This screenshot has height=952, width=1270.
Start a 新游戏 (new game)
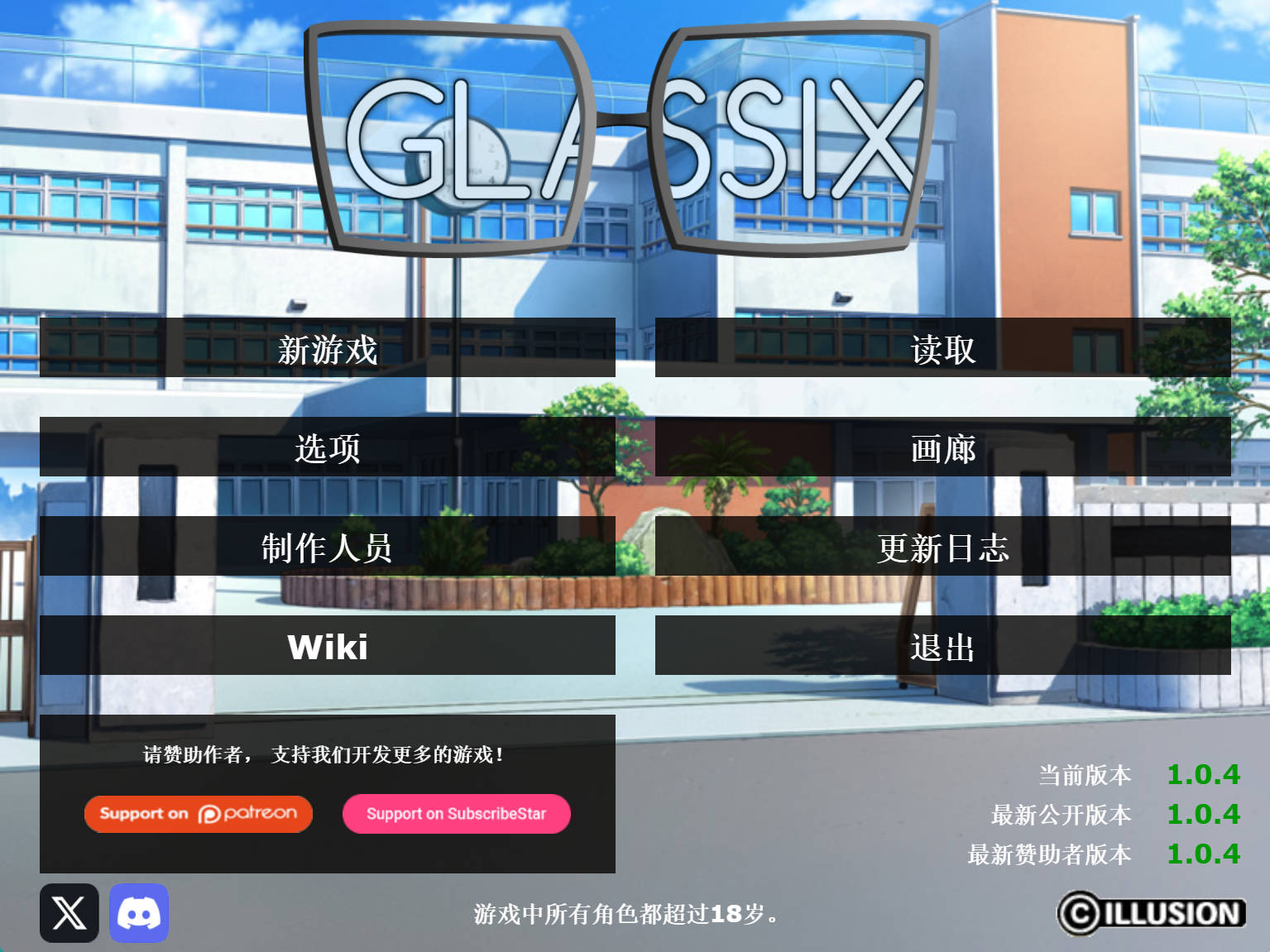click(327, 350)
